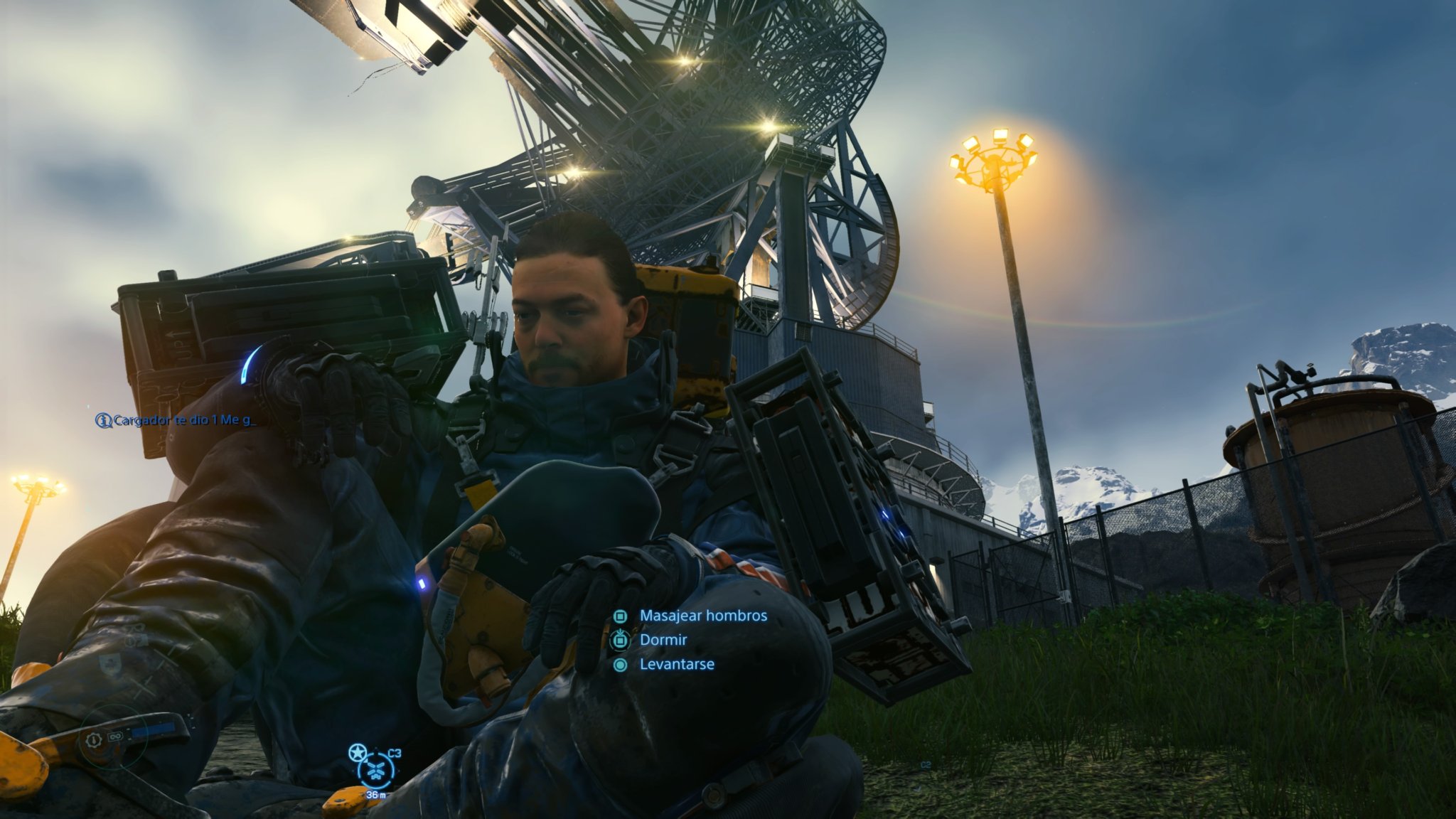Select Levantarse to stand up
Viewport: 1456px width, 819px height.
(x=676, y=665)
